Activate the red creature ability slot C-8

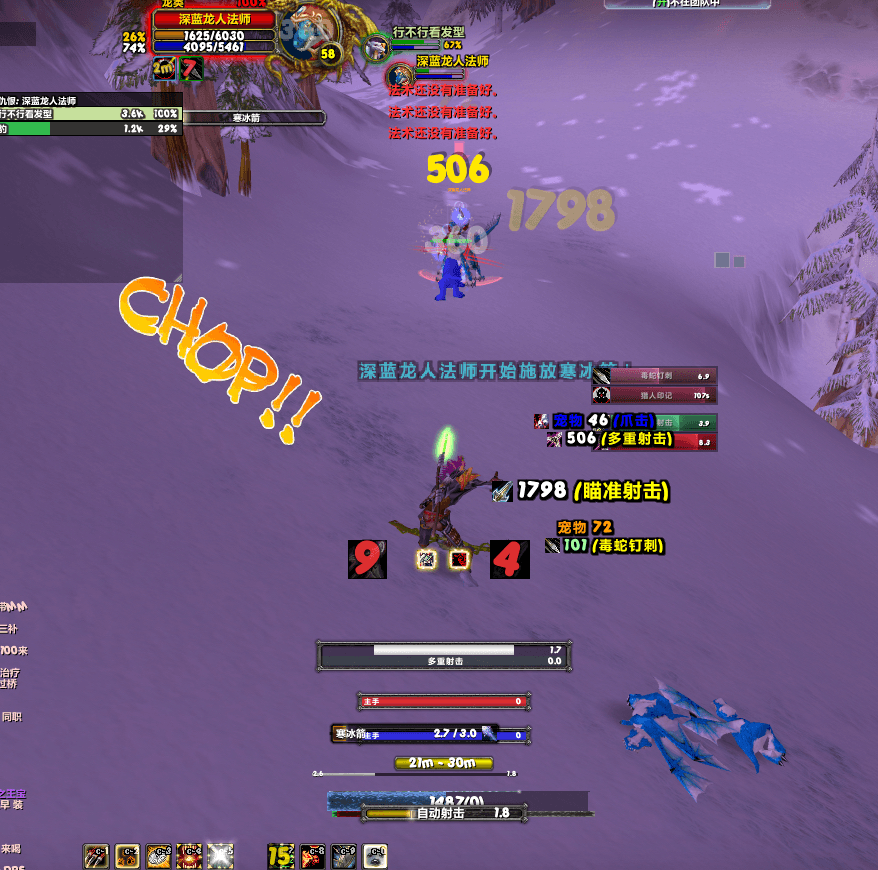click(x=313, y=856)
